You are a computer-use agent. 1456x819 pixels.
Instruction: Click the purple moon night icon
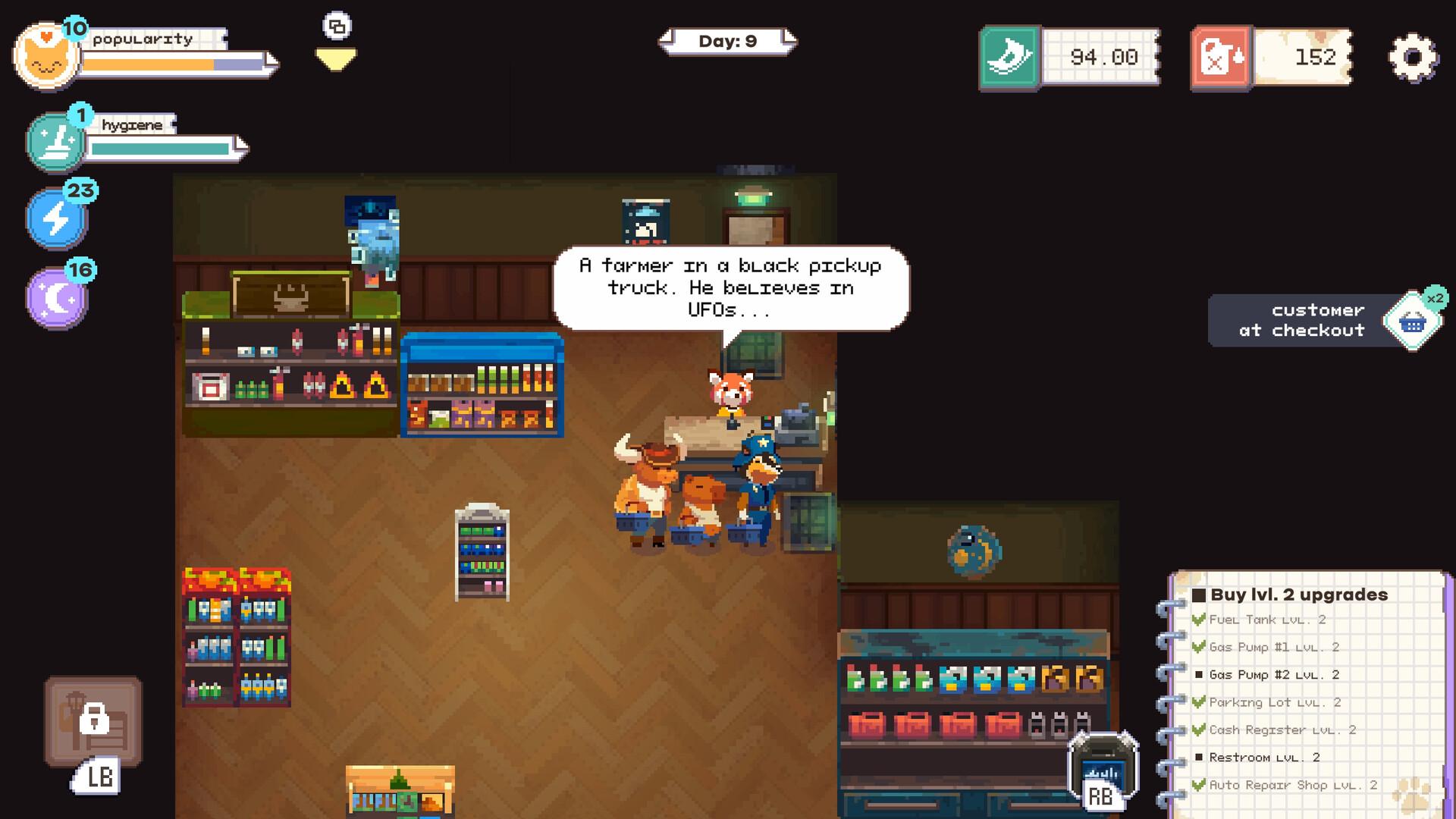coord(57,297)
